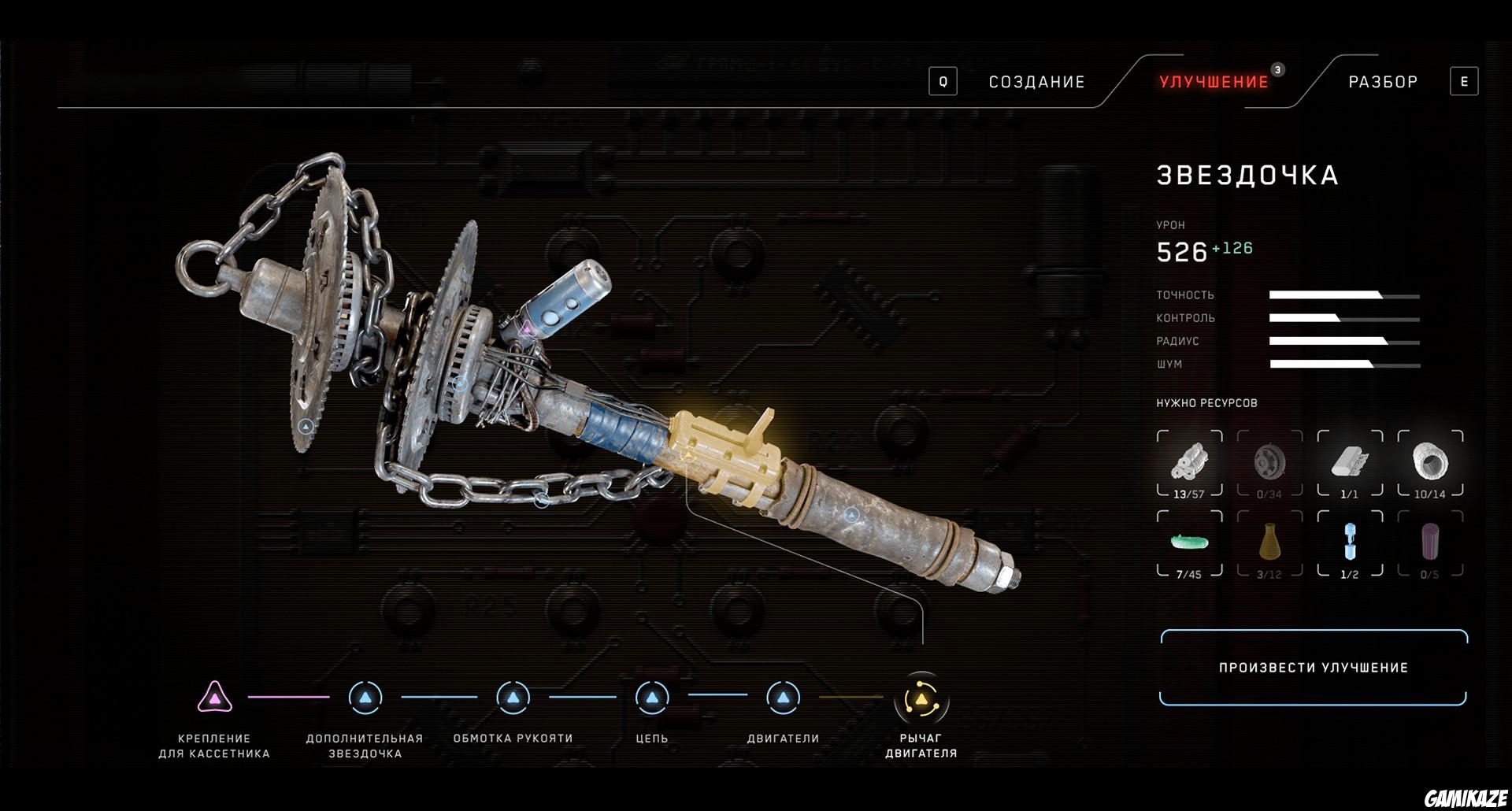Click the Произвести улучшение button

[1313, 668]
